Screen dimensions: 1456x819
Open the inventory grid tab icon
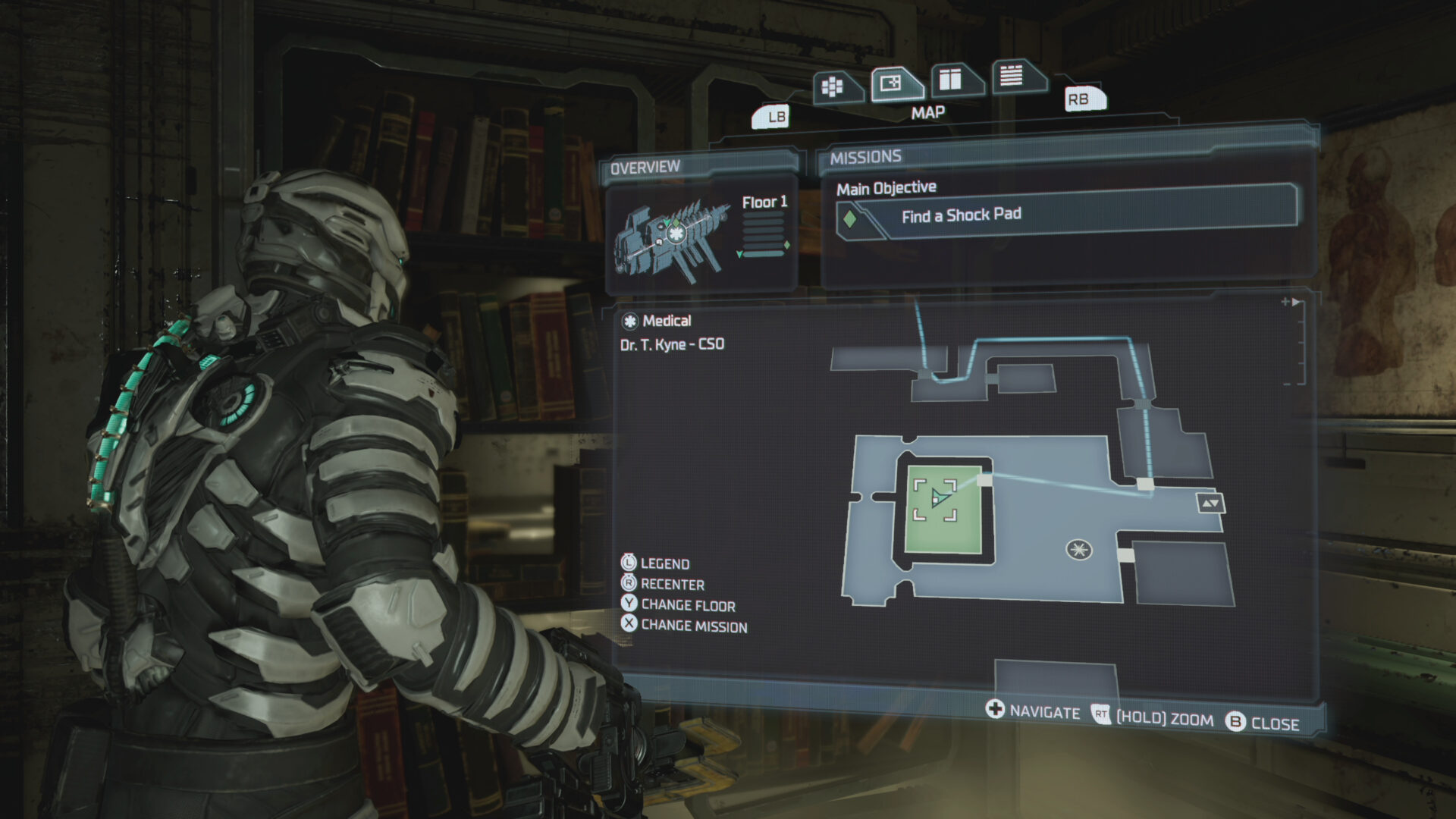point(832,86)
